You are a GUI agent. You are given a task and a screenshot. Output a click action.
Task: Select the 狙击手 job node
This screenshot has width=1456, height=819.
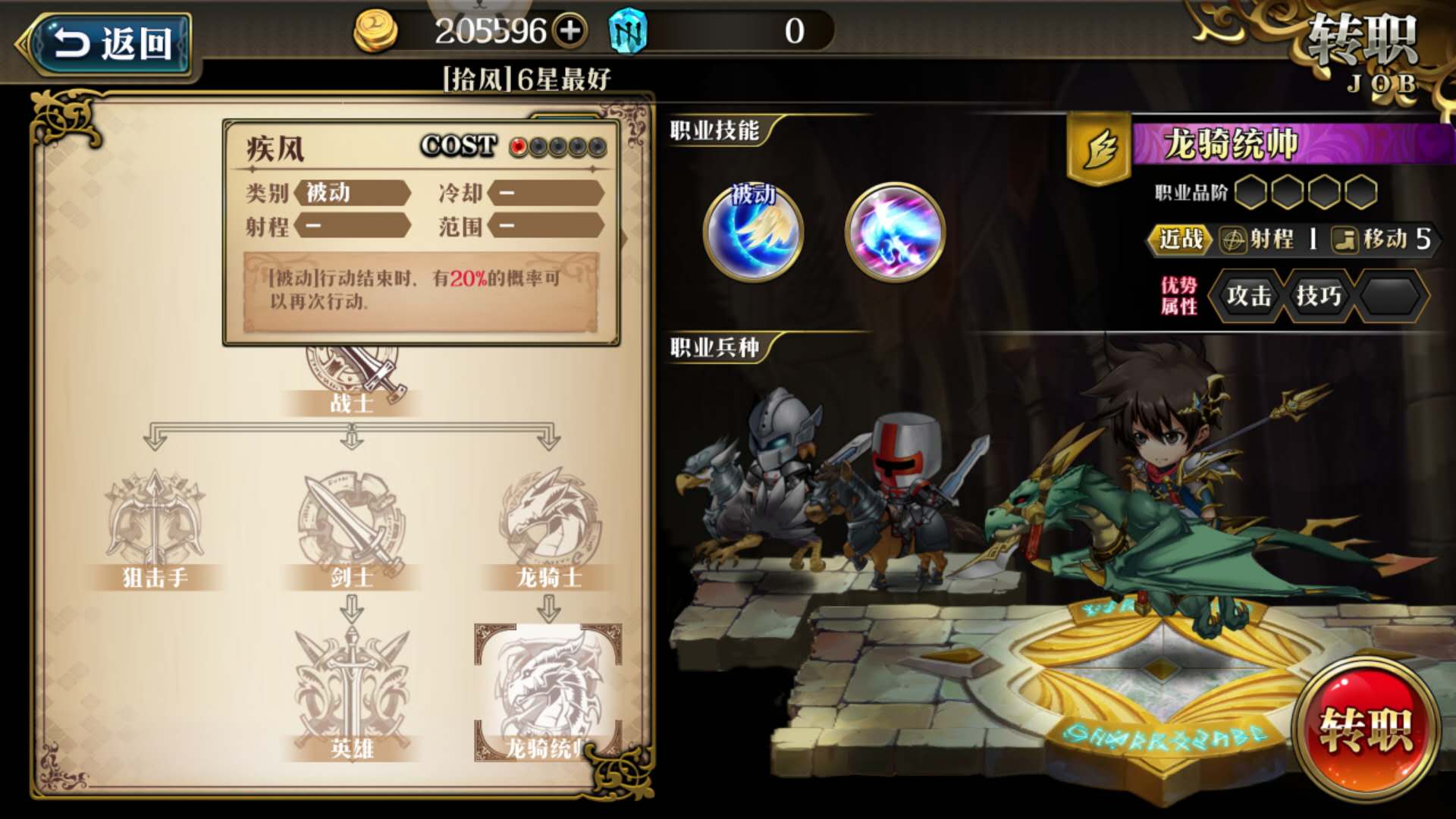click(x=155, y=529)
